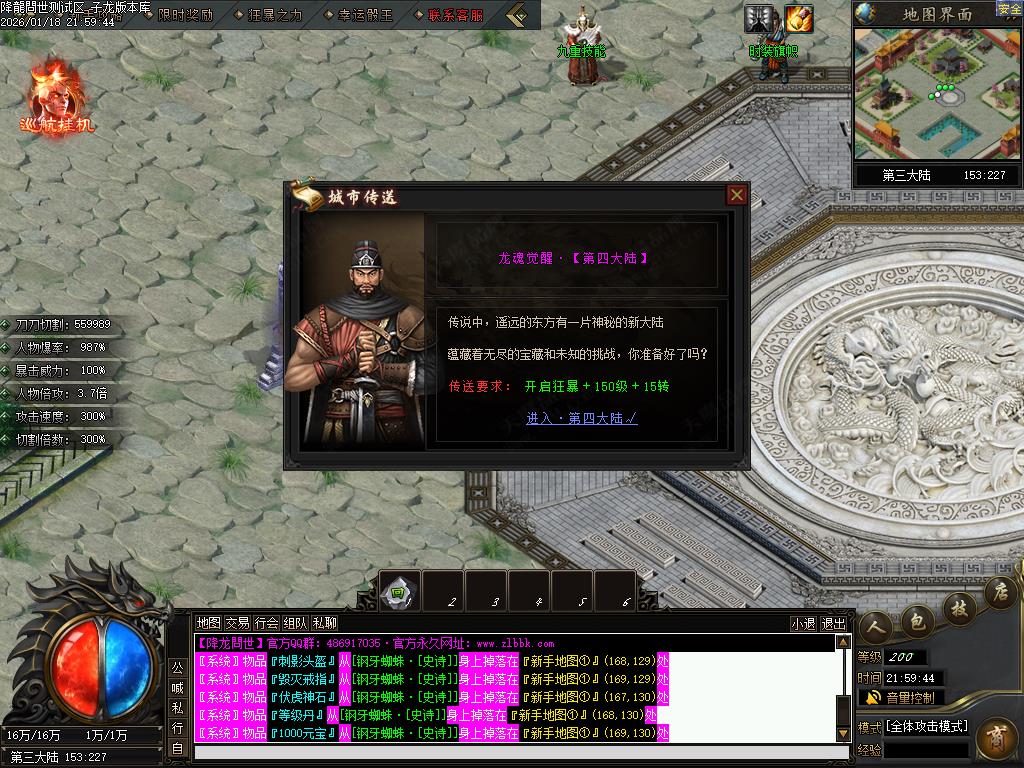Enter the fourth continent via 进入·第四大陆 link
Screen dimensions: 1024x768
581,418
